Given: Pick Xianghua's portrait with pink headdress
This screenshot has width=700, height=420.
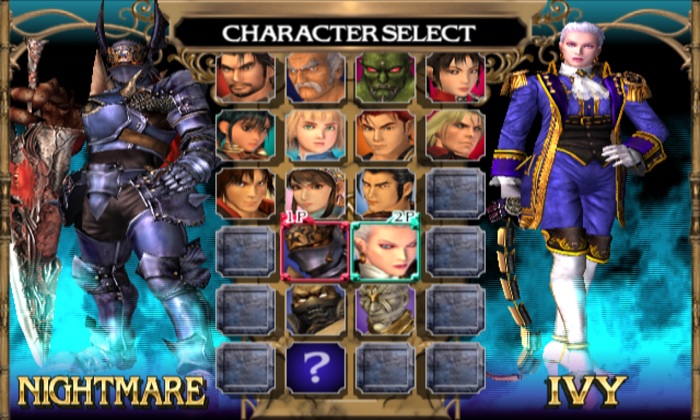Looking at the screenshot, I should [315, 193].
